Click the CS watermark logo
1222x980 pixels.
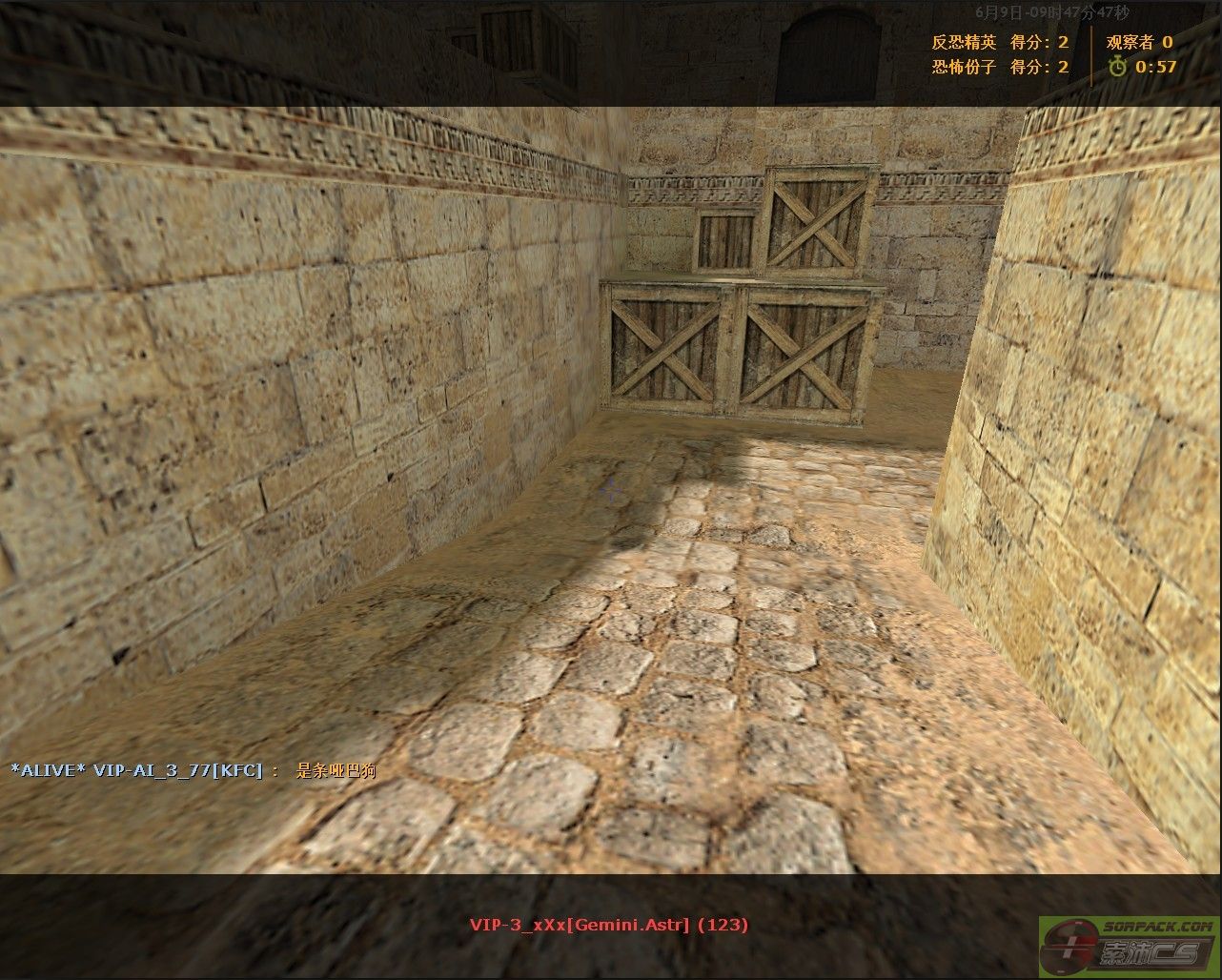[1129, 949]
